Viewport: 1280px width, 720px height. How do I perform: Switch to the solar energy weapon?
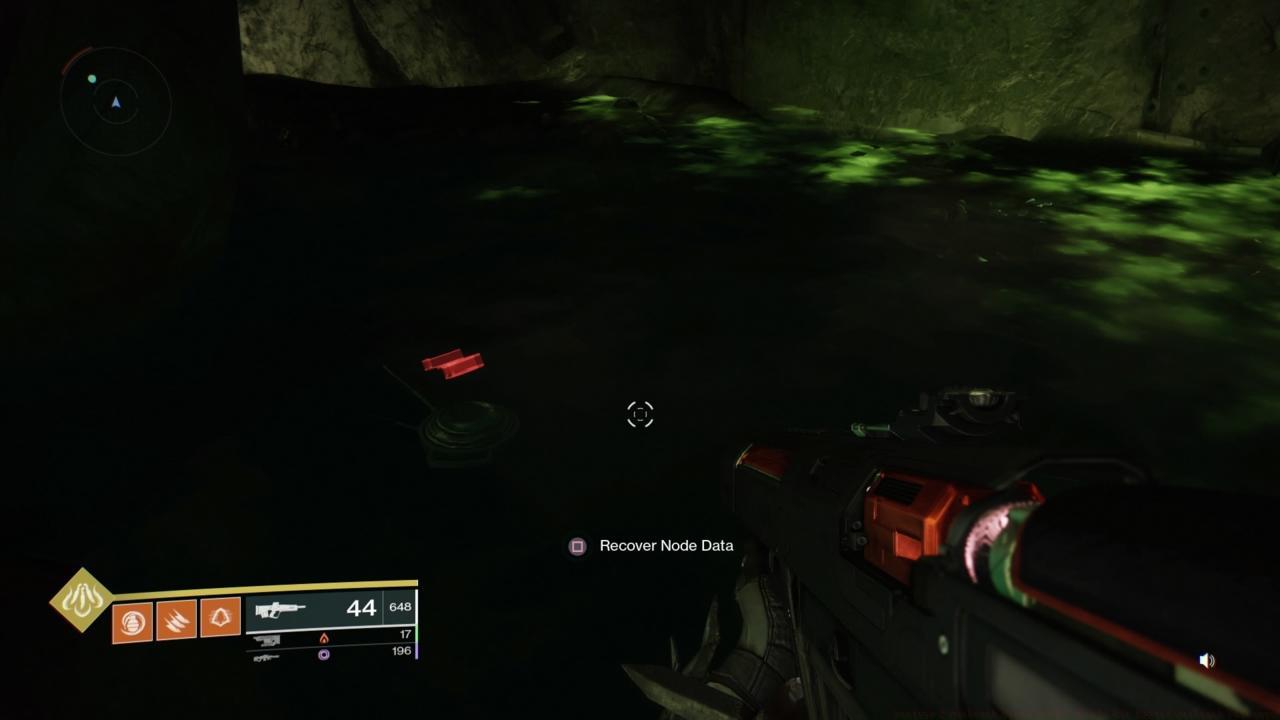point(268,639)
